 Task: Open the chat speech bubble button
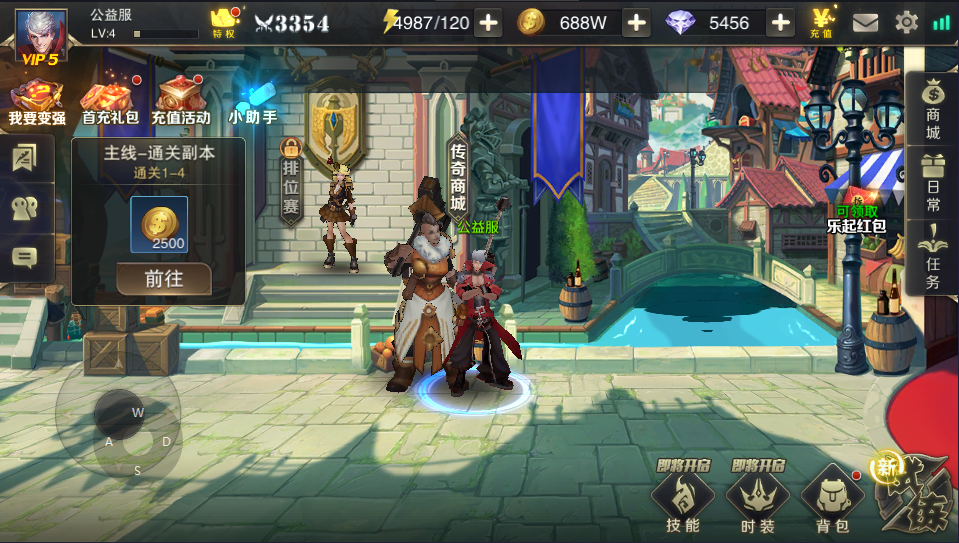point(24,258)
